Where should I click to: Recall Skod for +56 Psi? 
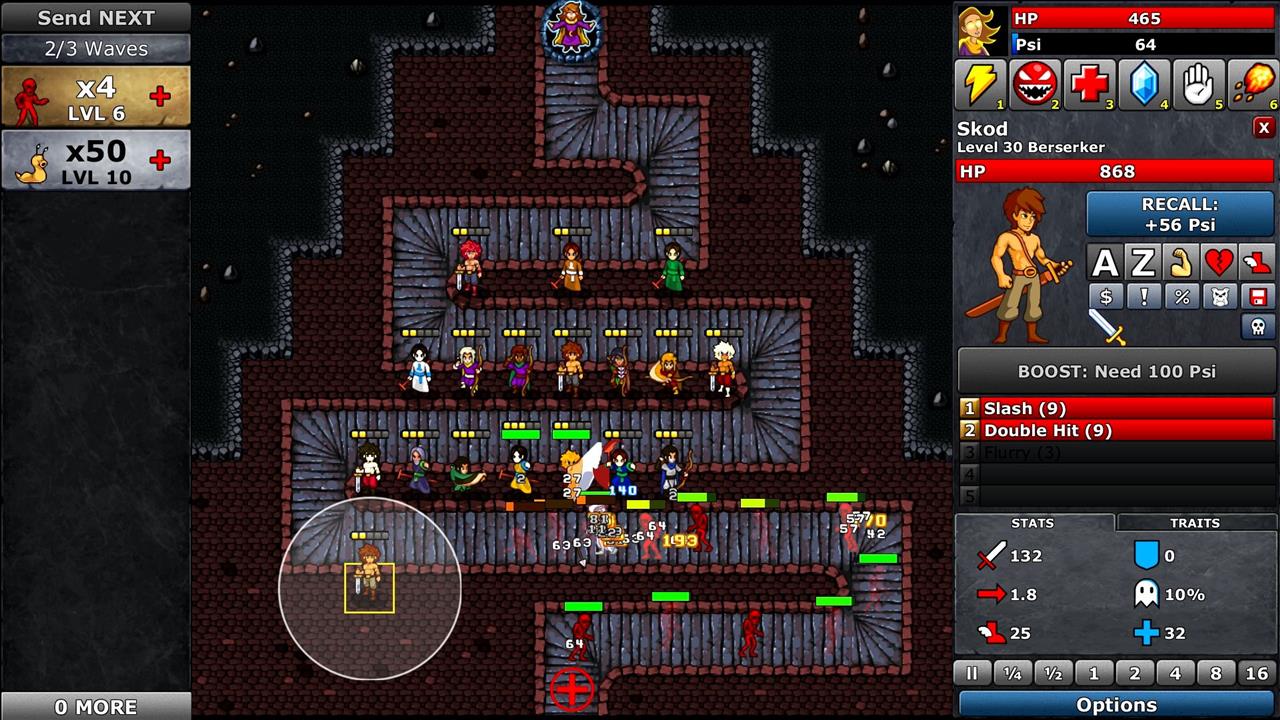coord(1179,214)
